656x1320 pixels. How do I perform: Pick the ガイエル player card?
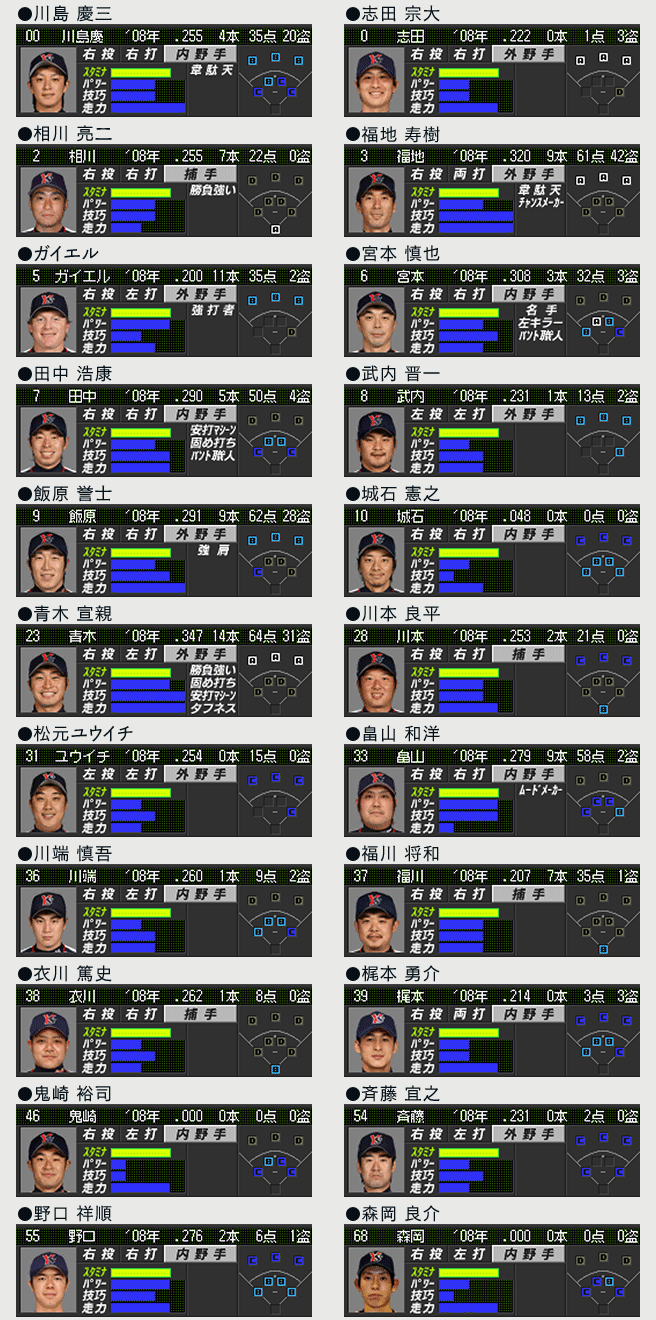164,312
